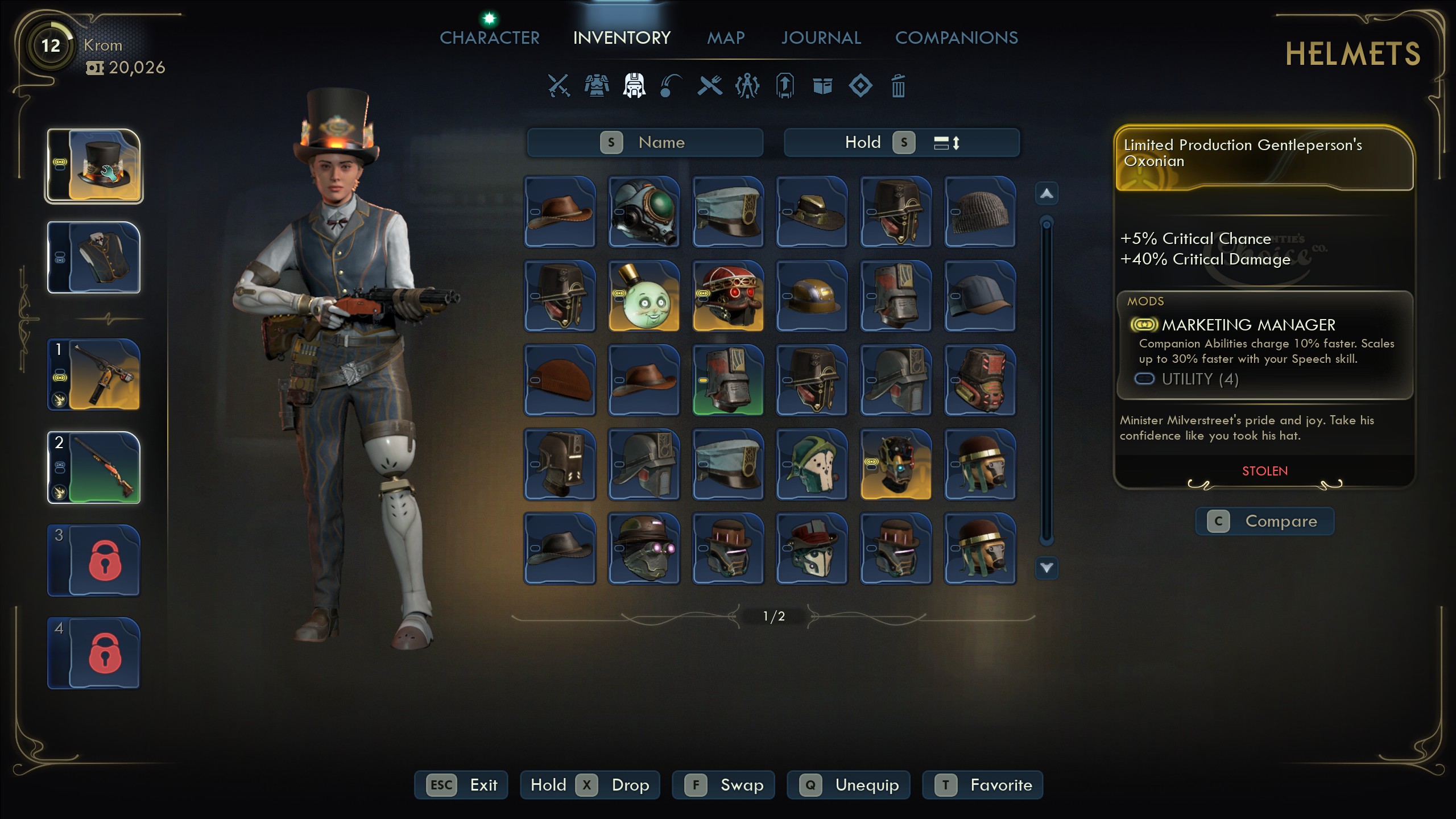Unequip the selected helmet
1456x819 pixels.
click(849, 785)
